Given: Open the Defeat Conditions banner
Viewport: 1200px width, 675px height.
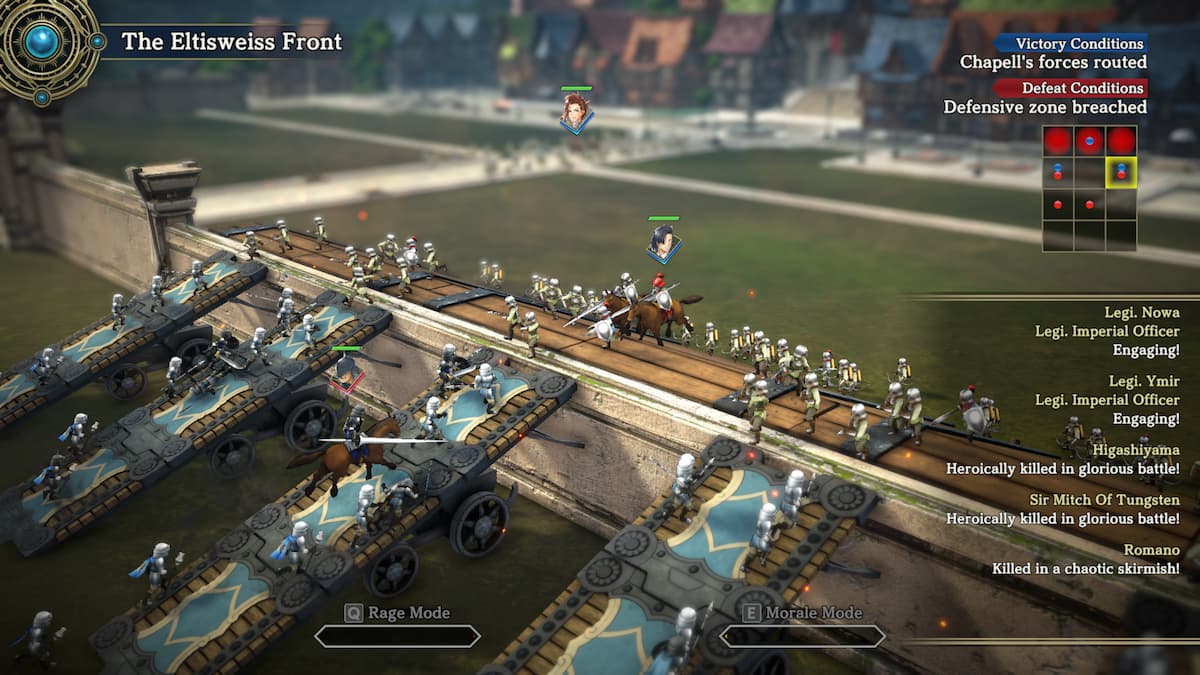Looking at the screenshot, I should (x=1071, y=88).
